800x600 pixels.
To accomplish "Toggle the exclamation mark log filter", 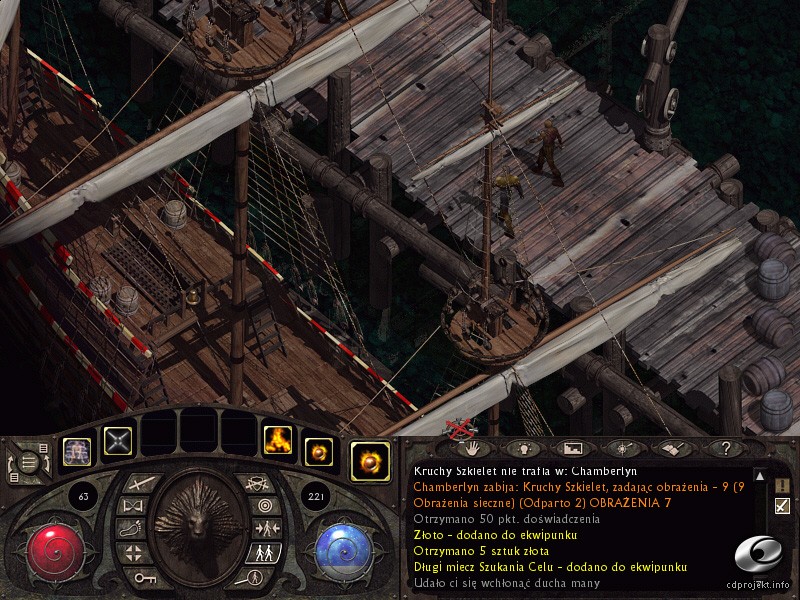I will coord(782,485).
